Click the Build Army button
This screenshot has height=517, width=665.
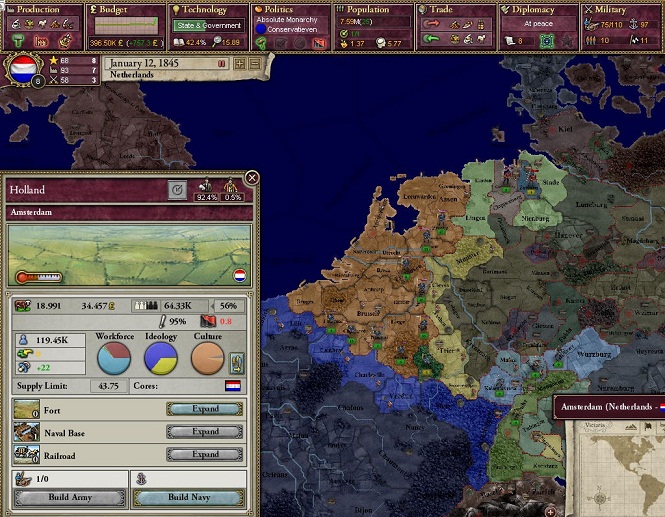pos(69,497)
